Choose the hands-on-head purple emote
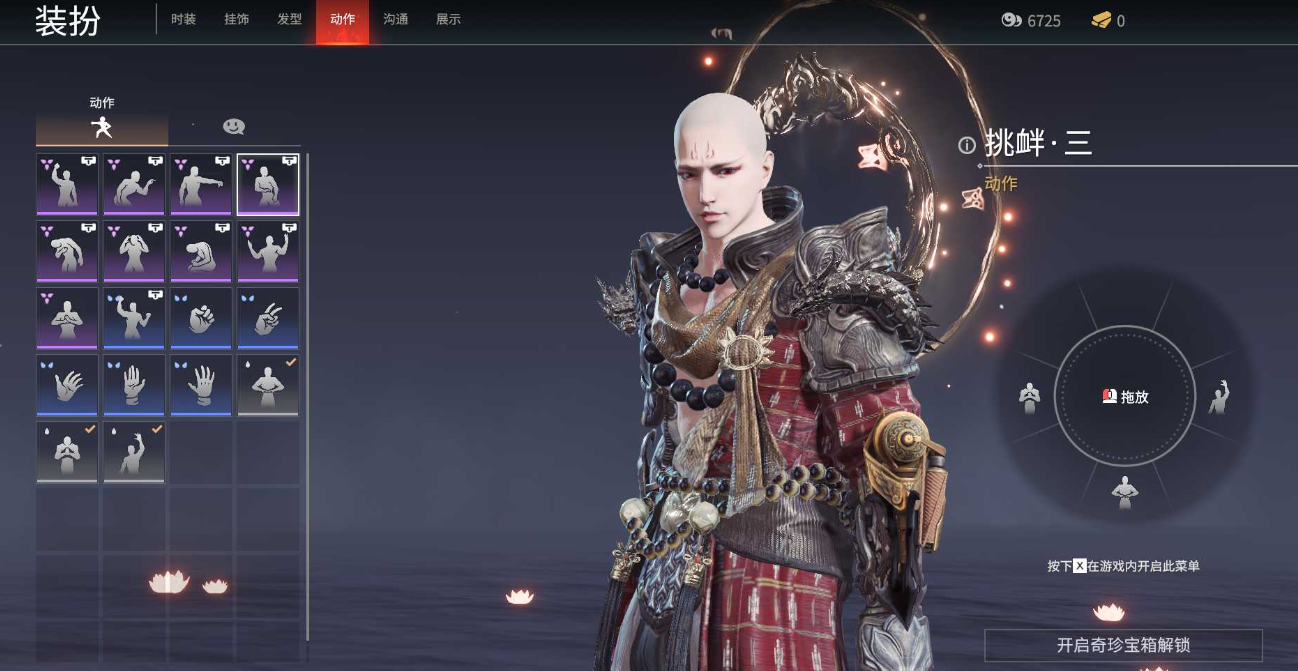Viewport: 1298px width, 671px height. point(134,251)
